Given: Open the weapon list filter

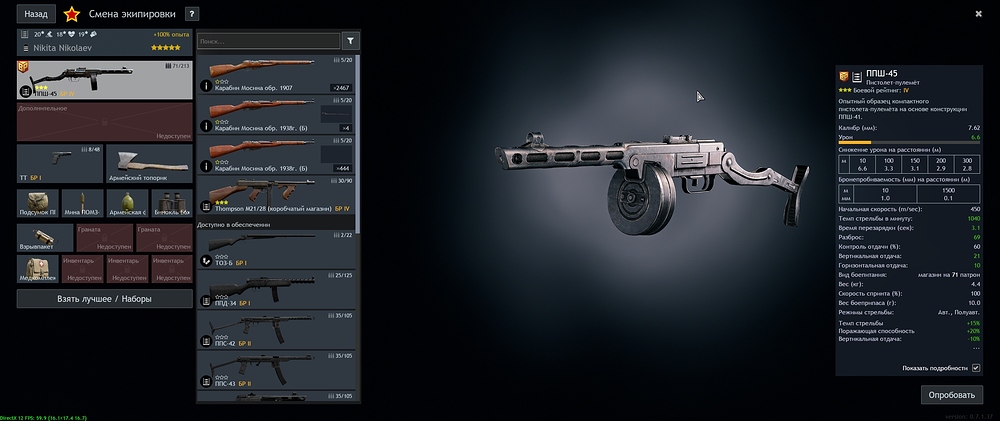Looking at the screenshot, I should click(351, 41).
